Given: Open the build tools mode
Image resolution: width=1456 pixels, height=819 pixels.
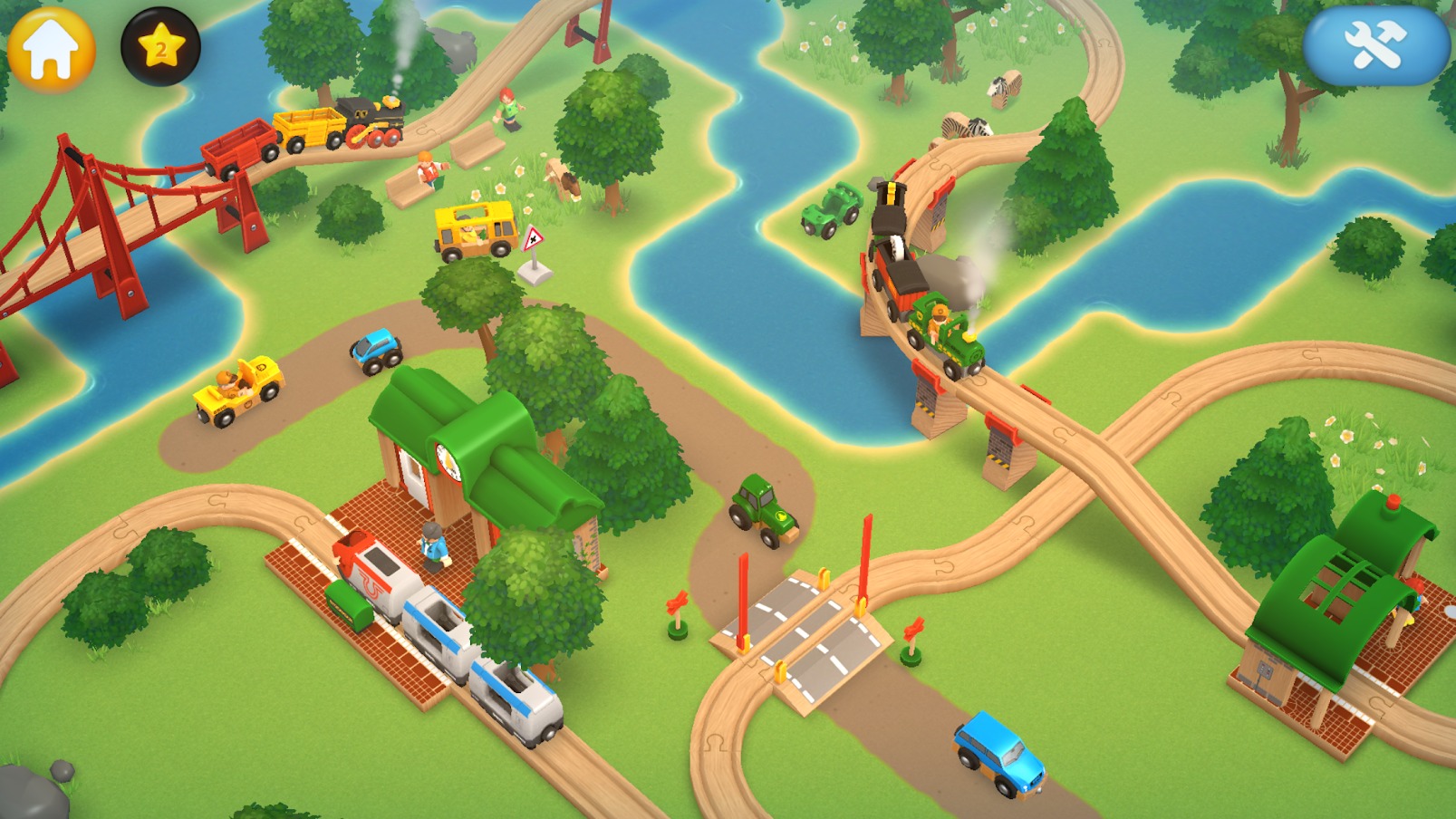Looking at the screenshot, I should tap(1375, 45).
